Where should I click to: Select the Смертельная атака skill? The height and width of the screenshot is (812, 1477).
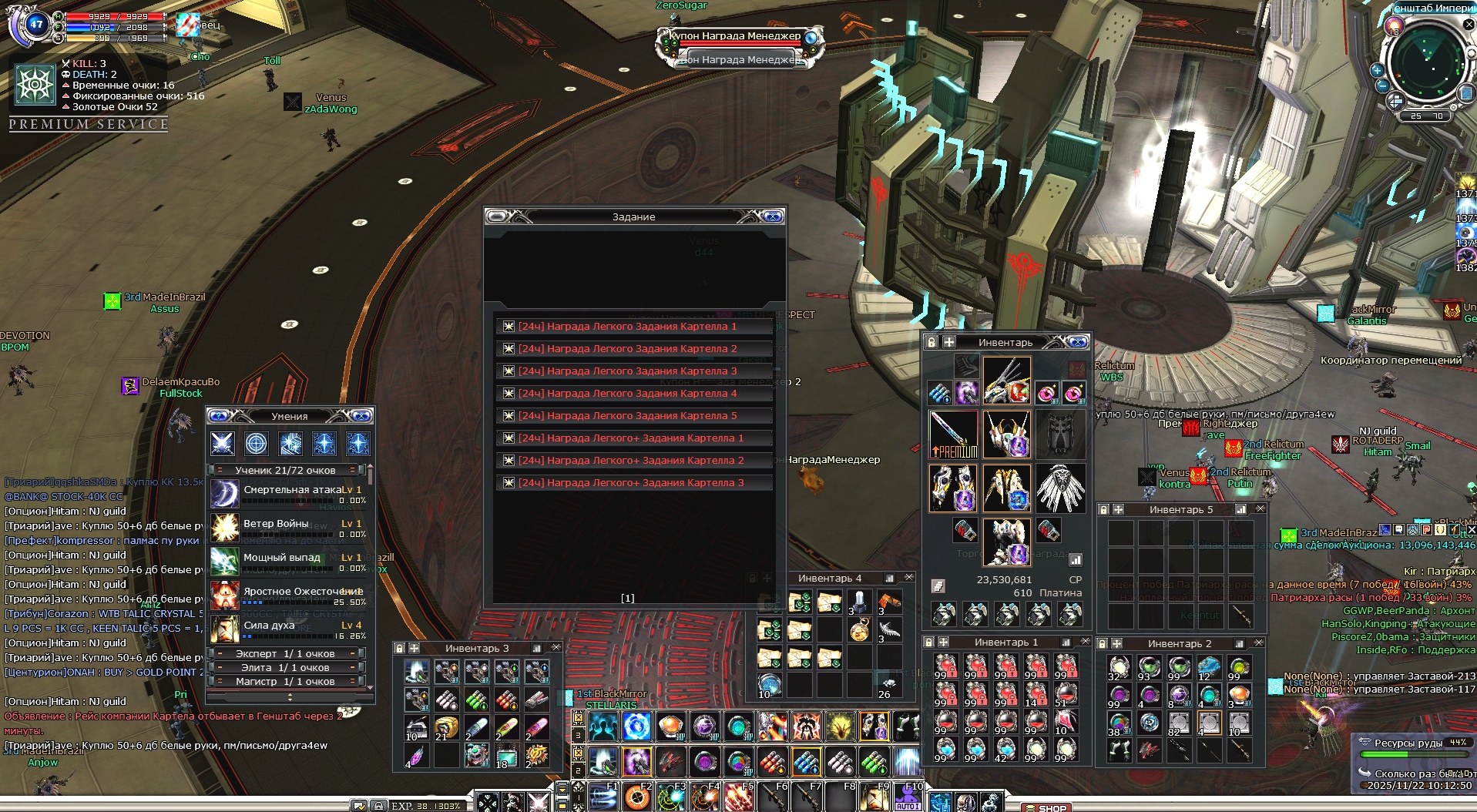coord(225,494)
